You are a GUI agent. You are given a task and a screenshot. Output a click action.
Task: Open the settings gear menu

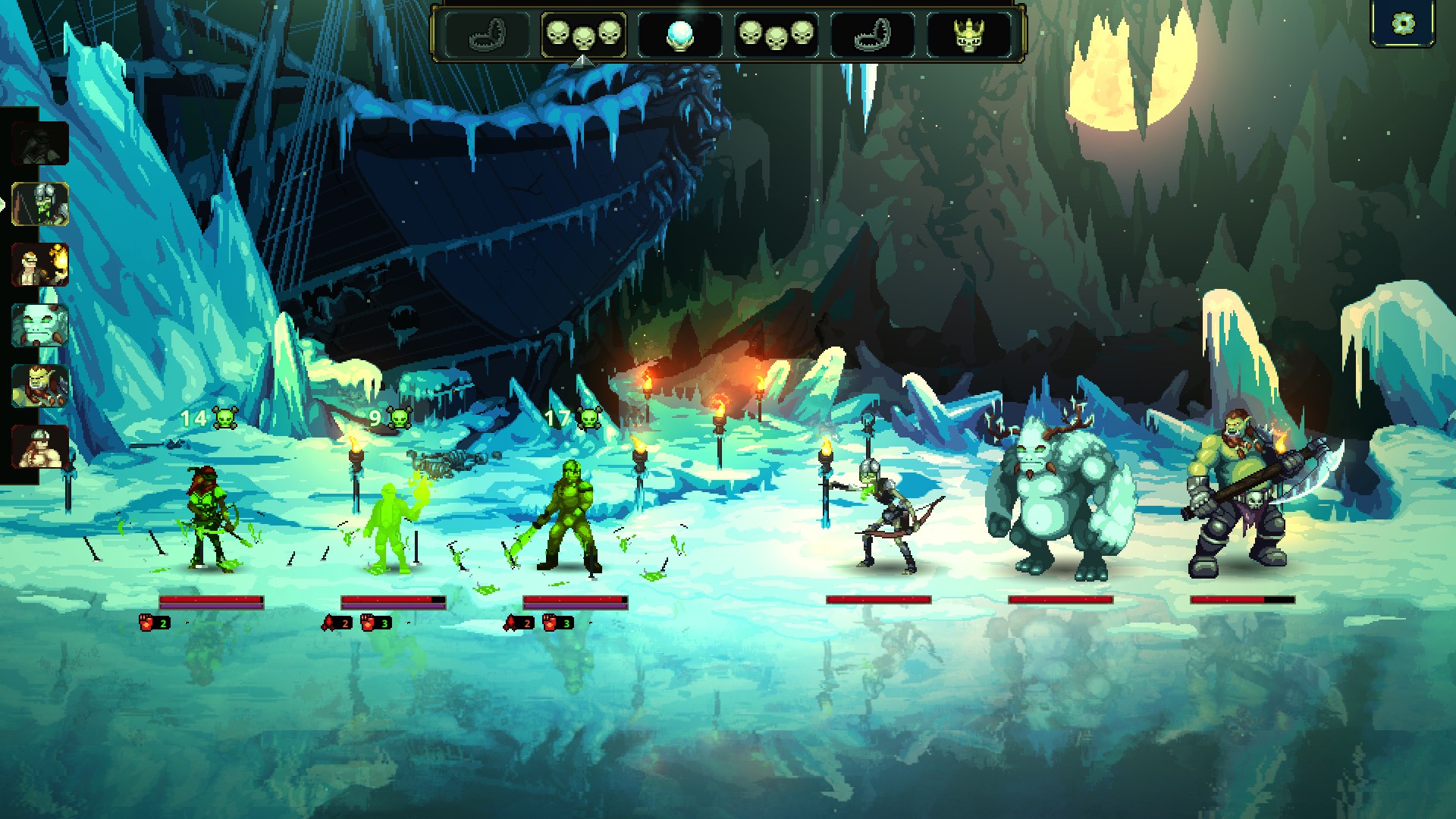click(1404, 23)
